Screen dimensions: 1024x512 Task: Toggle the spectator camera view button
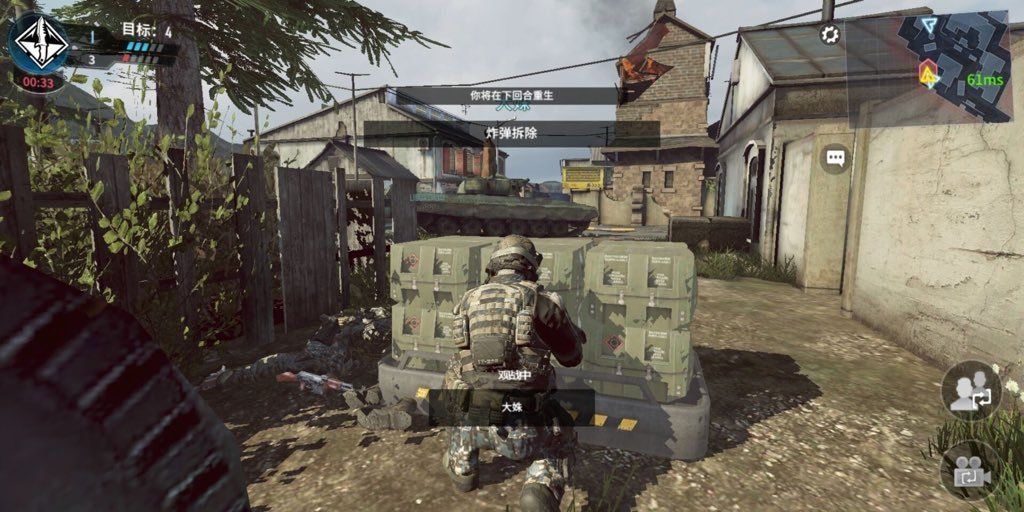(970, 470)
